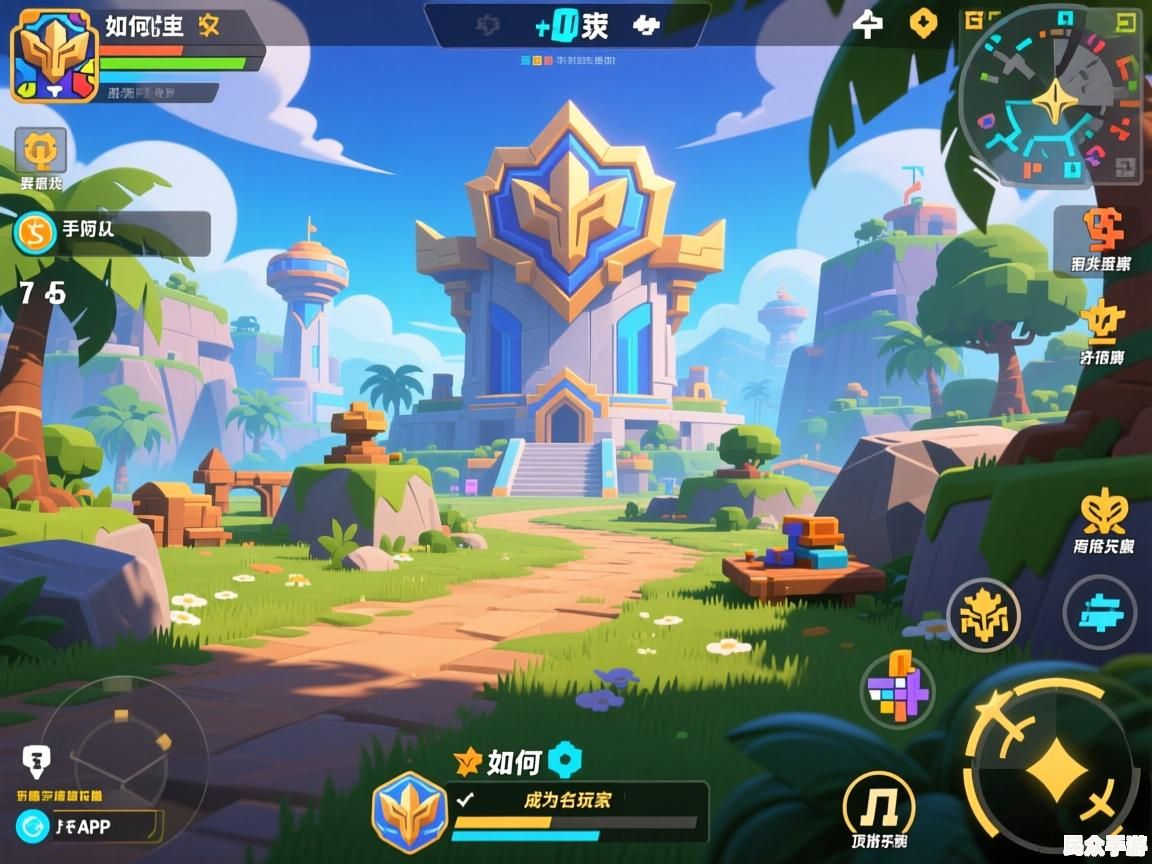The height and width of the screenshot is (864, 1152).
Task: Click the APP button with the cyan arrow
Action: [88, 826]
